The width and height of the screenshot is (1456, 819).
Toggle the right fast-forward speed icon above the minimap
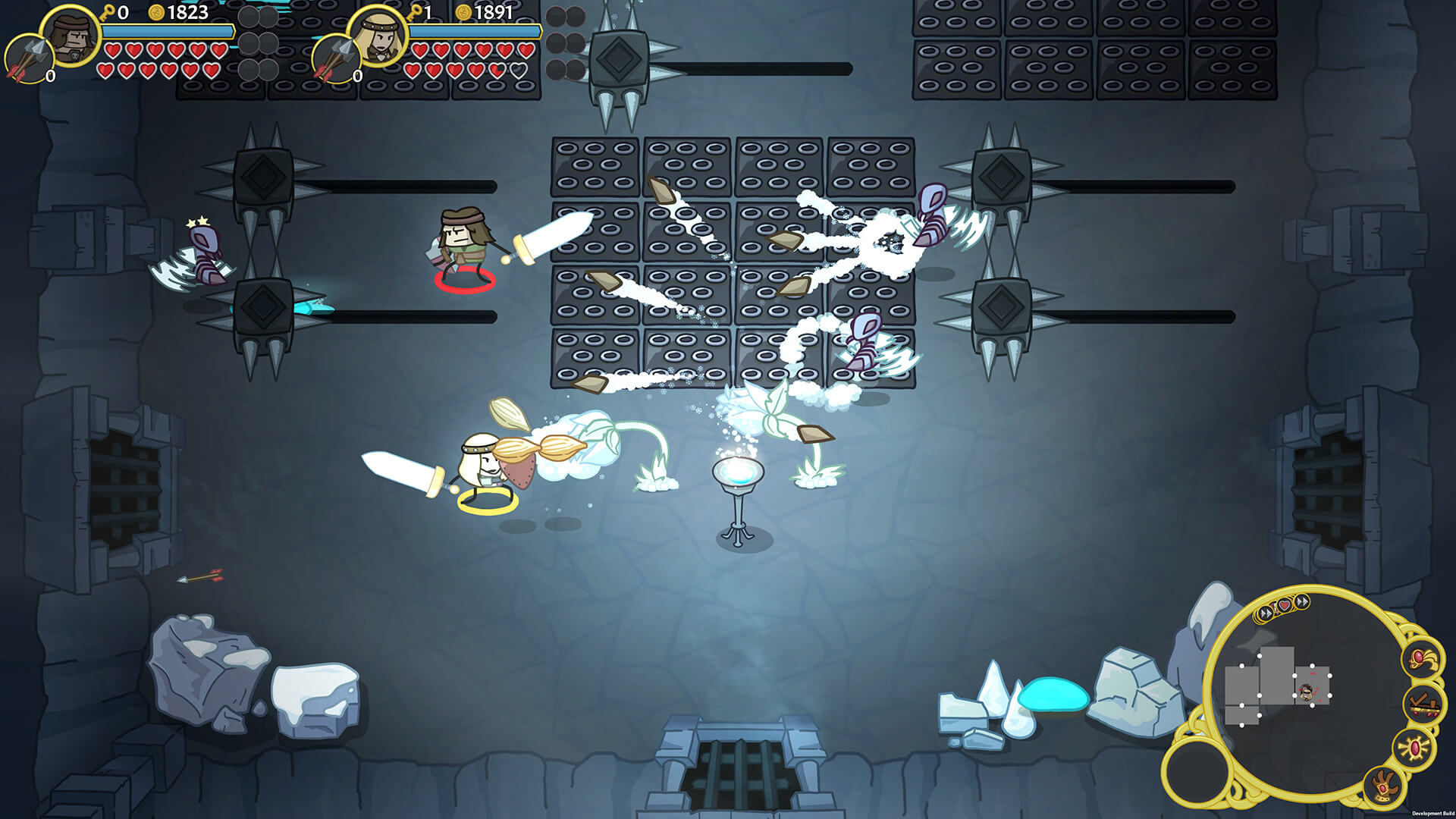point(1302,601)
